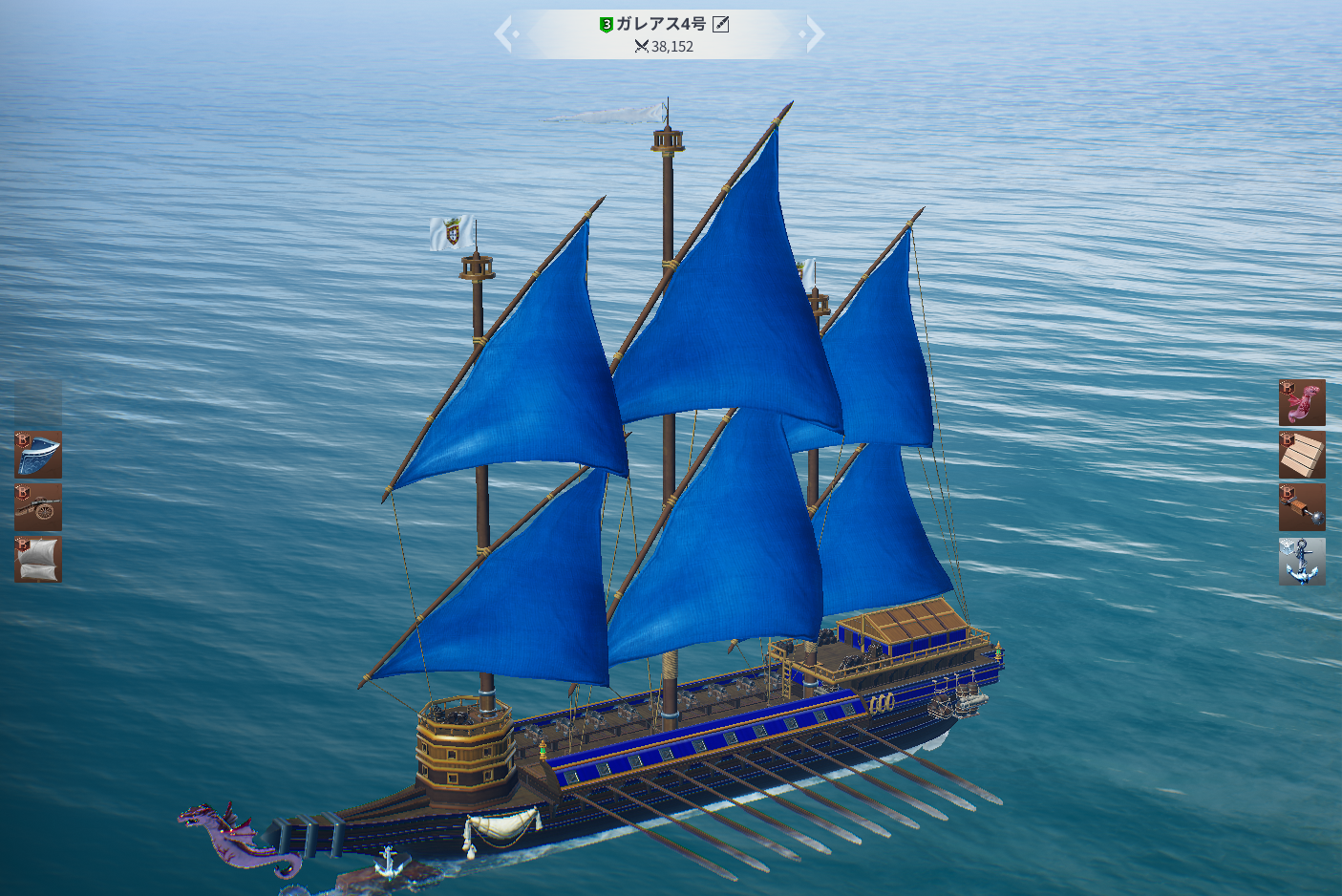Click the silver anchor equipment slot
This screenshot has width=1342, height=896.
coord(1302,561)
